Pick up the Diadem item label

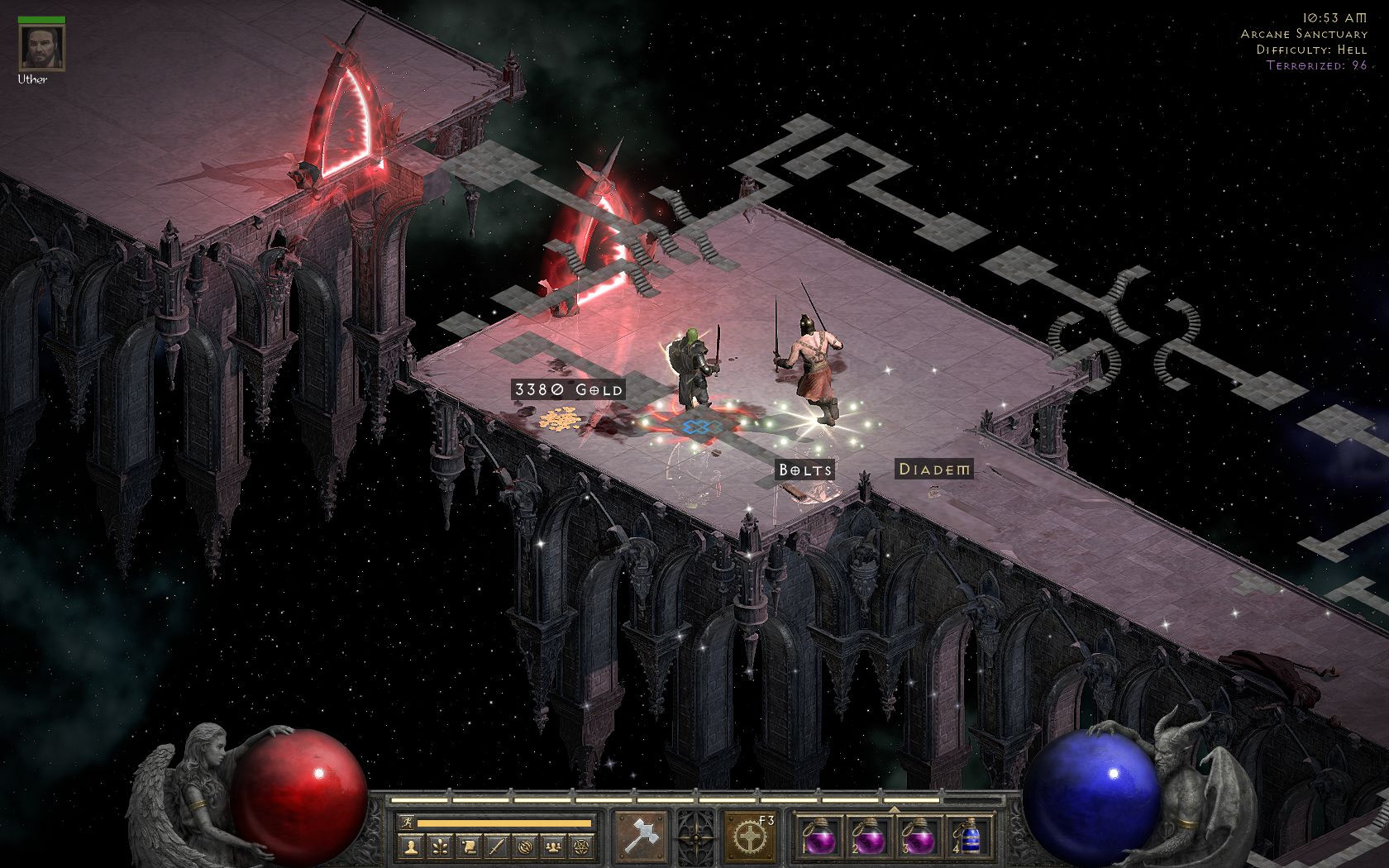click(x=934, y=470)
